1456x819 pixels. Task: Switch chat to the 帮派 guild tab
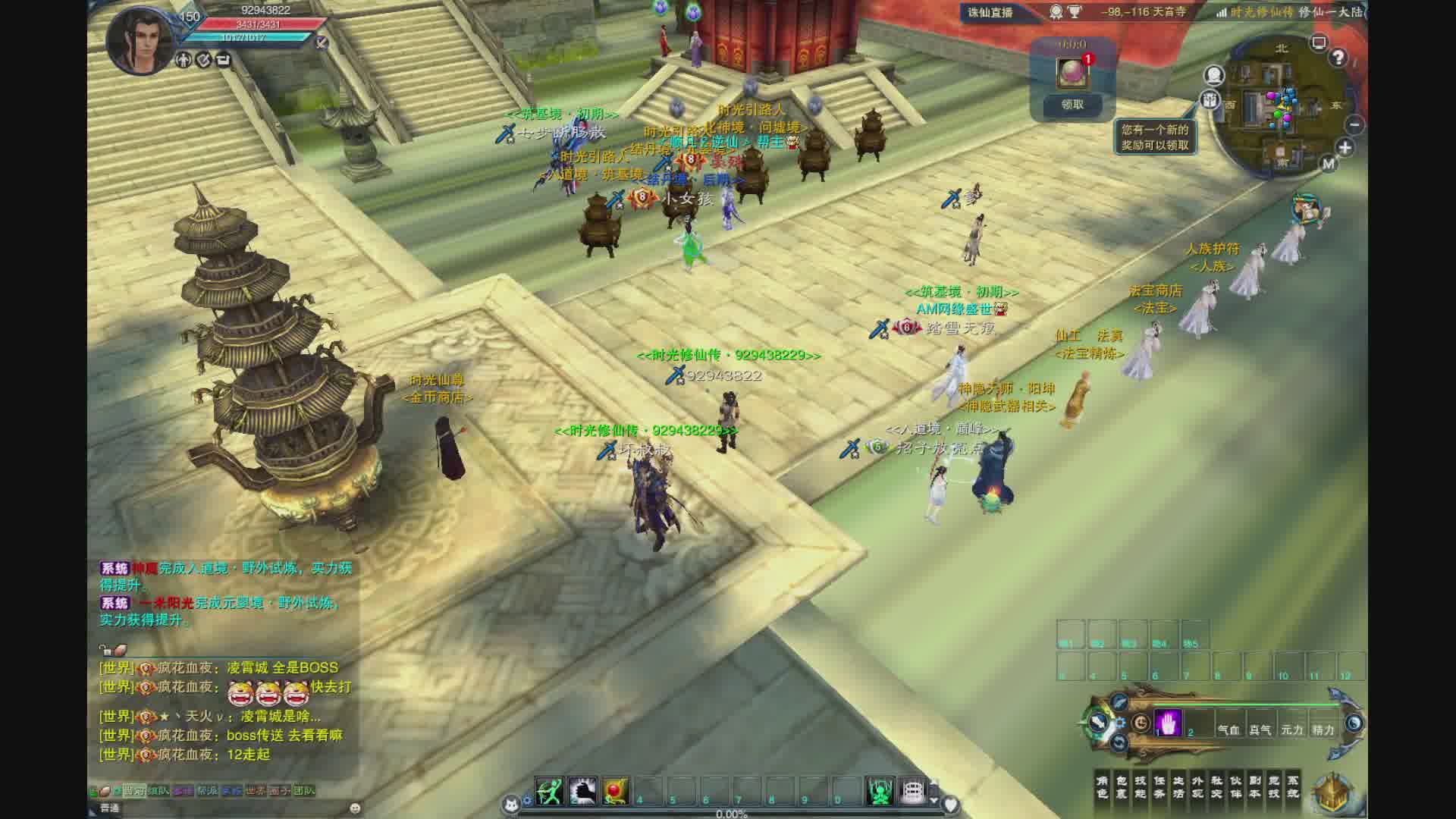[x=206, y=790]
